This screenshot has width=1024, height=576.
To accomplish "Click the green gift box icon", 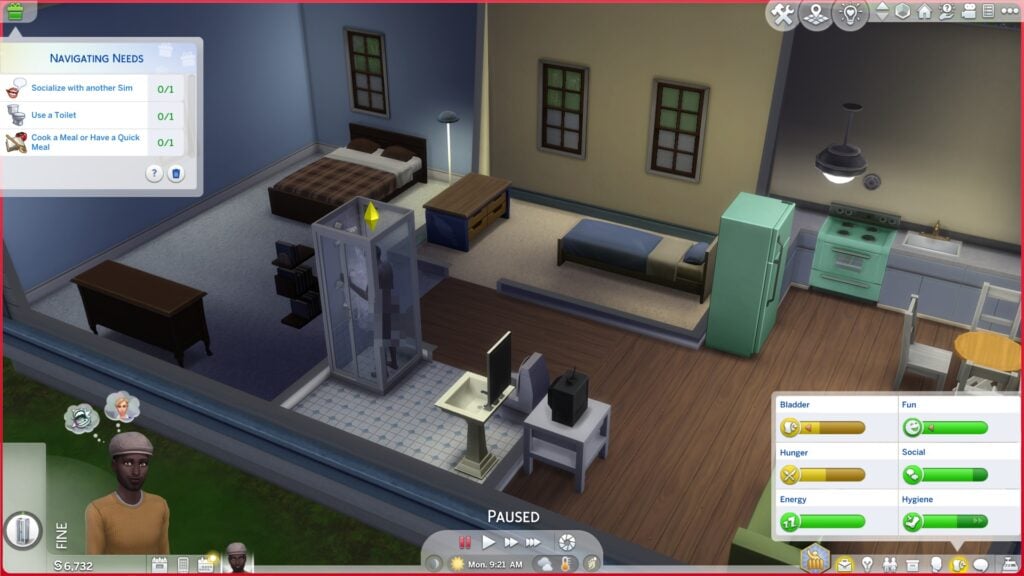I will (15, 11).
